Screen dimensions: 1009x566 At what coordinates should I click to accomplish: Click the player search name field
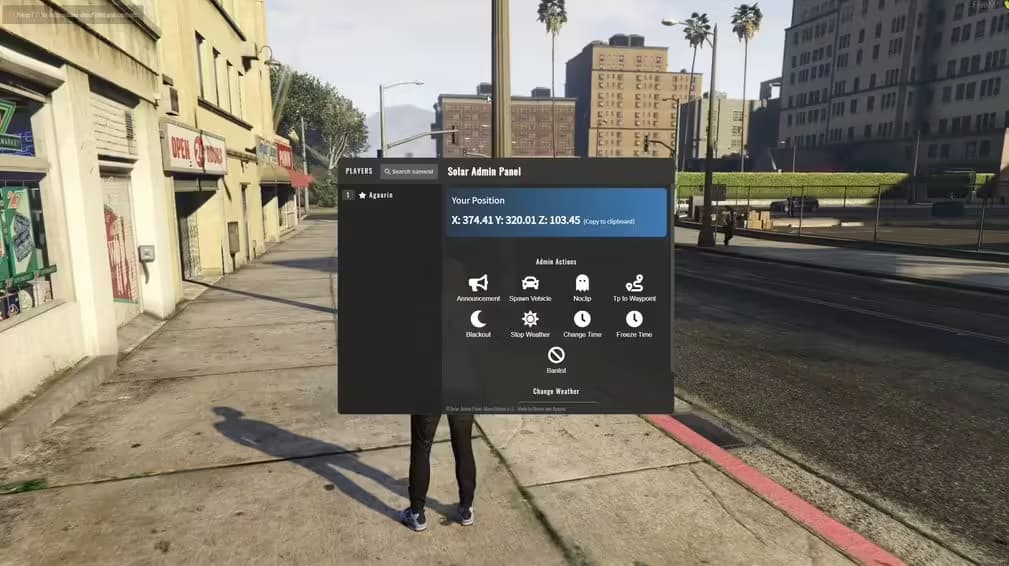[409, 172]
